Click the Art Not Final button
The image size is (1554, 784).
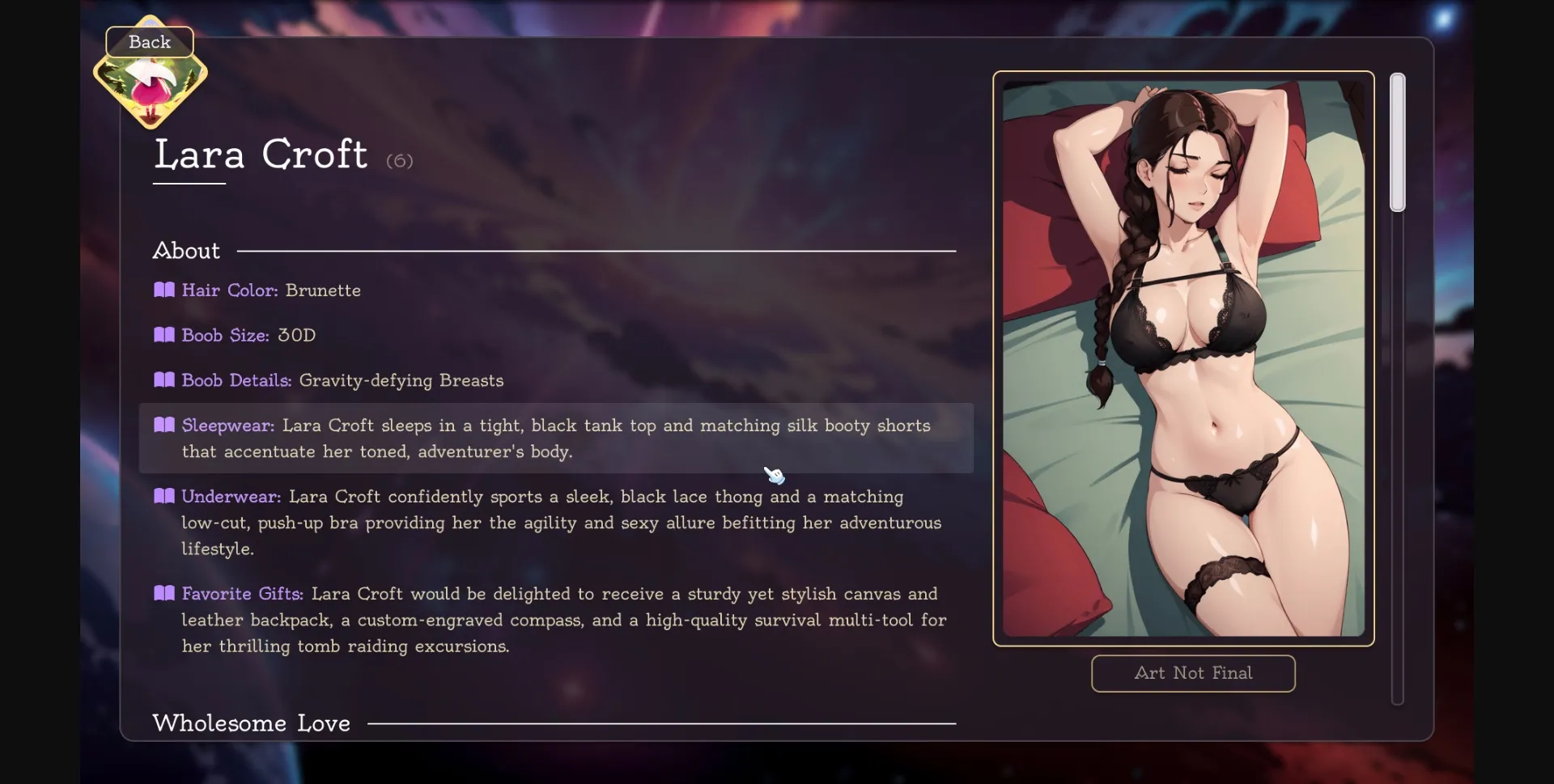coord(1192,673)
